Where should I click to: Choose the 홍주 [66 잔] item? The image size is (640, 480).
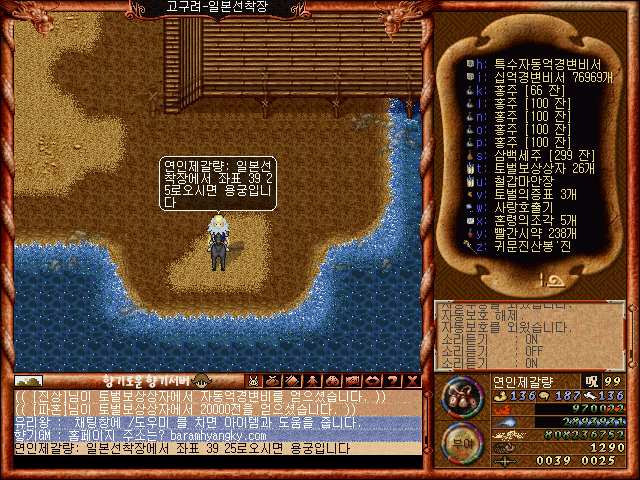coord(520,89)
